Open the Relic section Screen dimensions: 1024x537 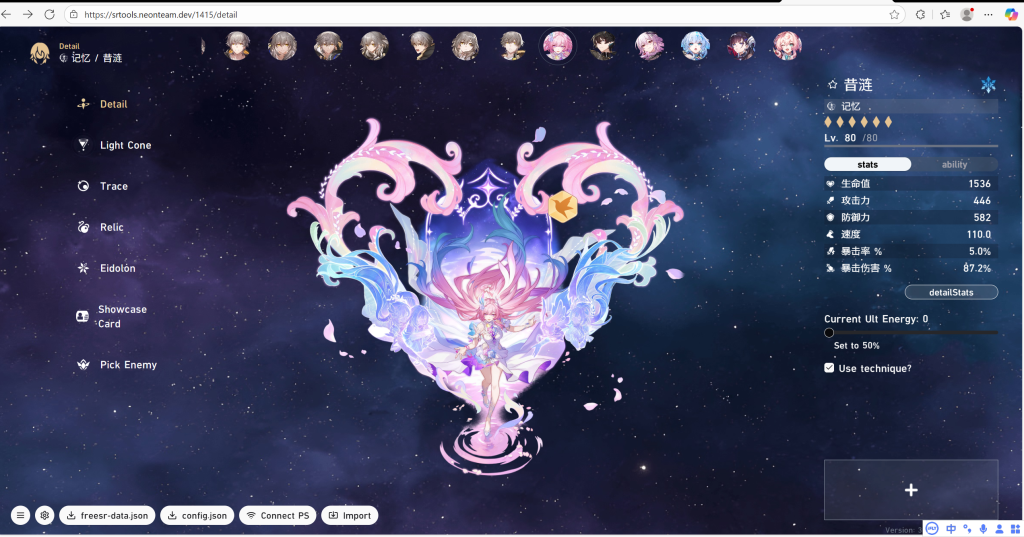click(111, 227)
